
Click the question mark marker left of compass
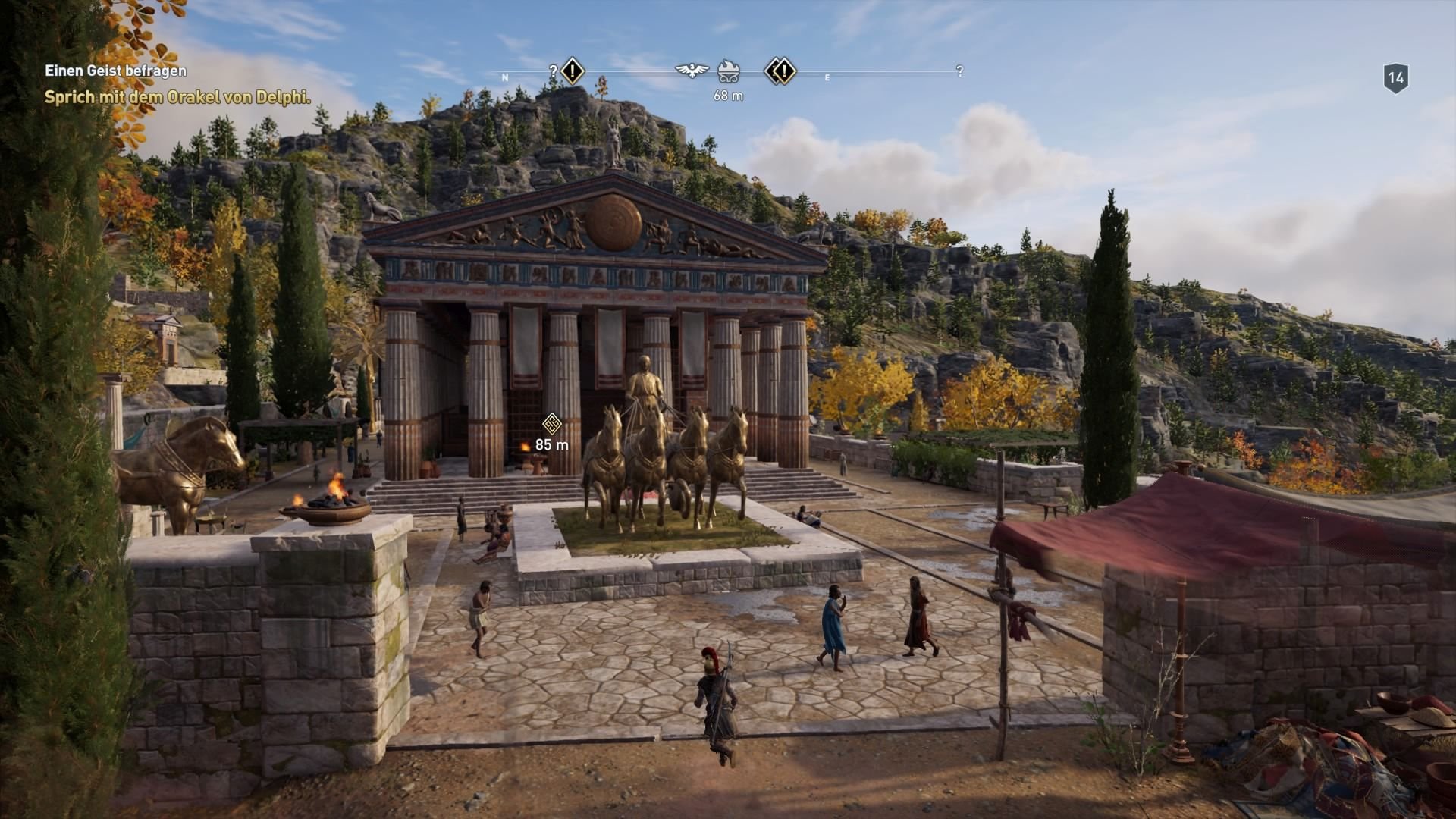pyautogui.click(x=553, y=71)
